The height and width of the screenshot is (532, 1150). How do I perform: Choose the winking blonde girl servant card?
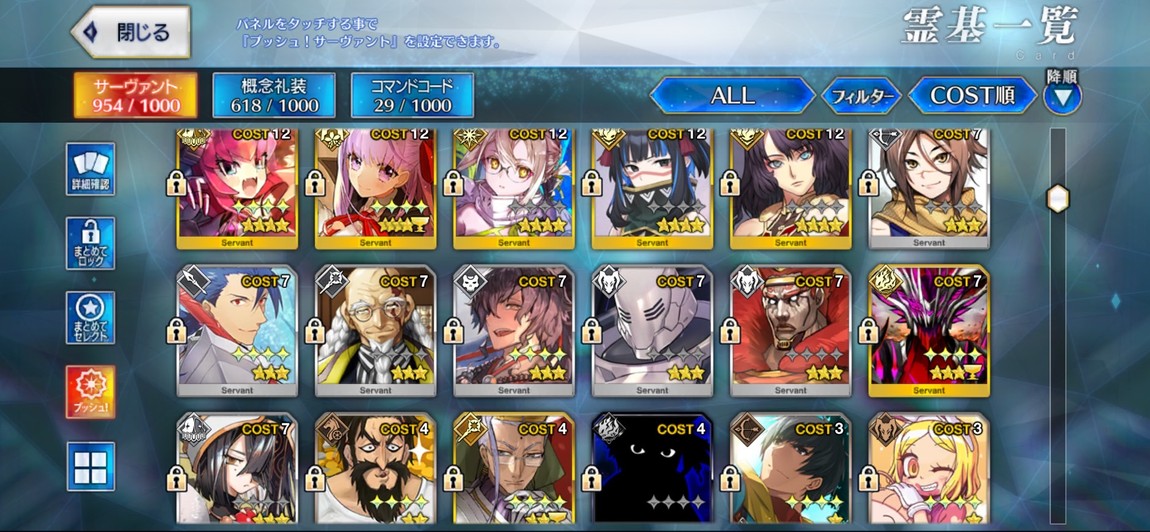929,468
